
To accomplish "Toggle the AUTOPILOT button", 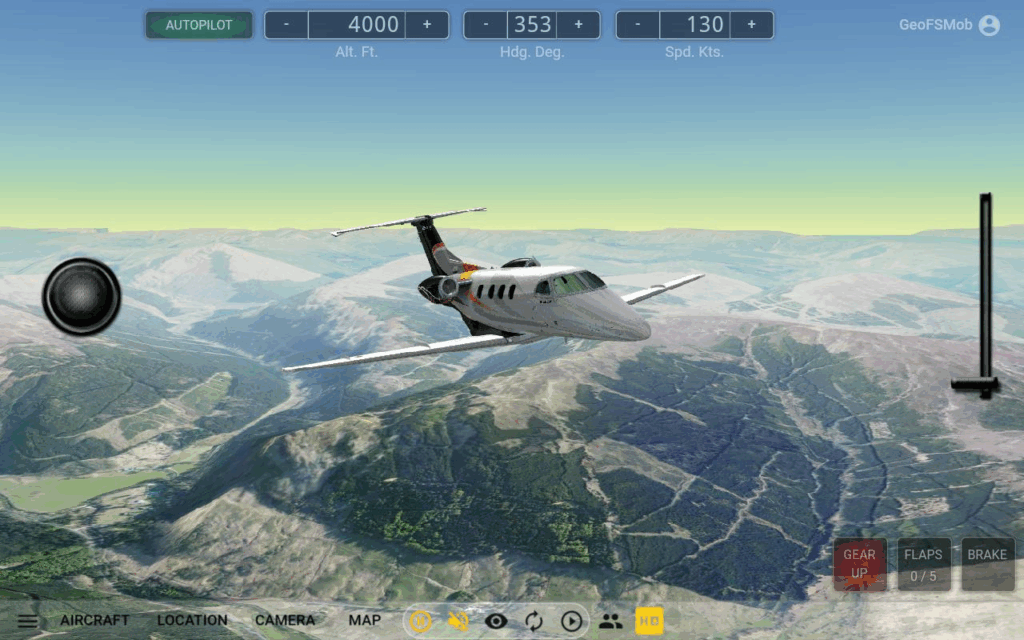I will pos(198,25).
